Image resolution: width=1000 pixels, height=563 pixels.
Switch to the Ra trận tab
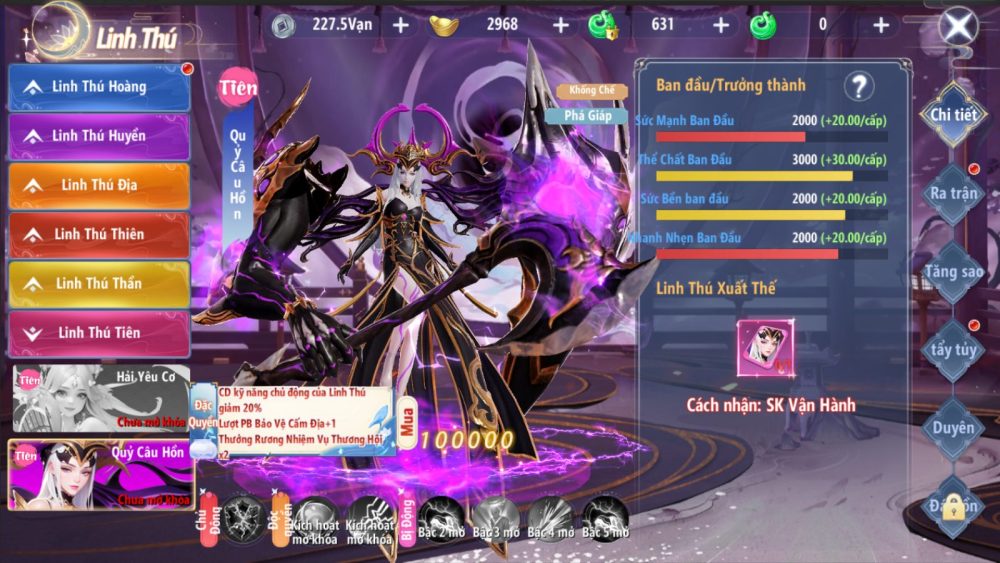(951, 193)
